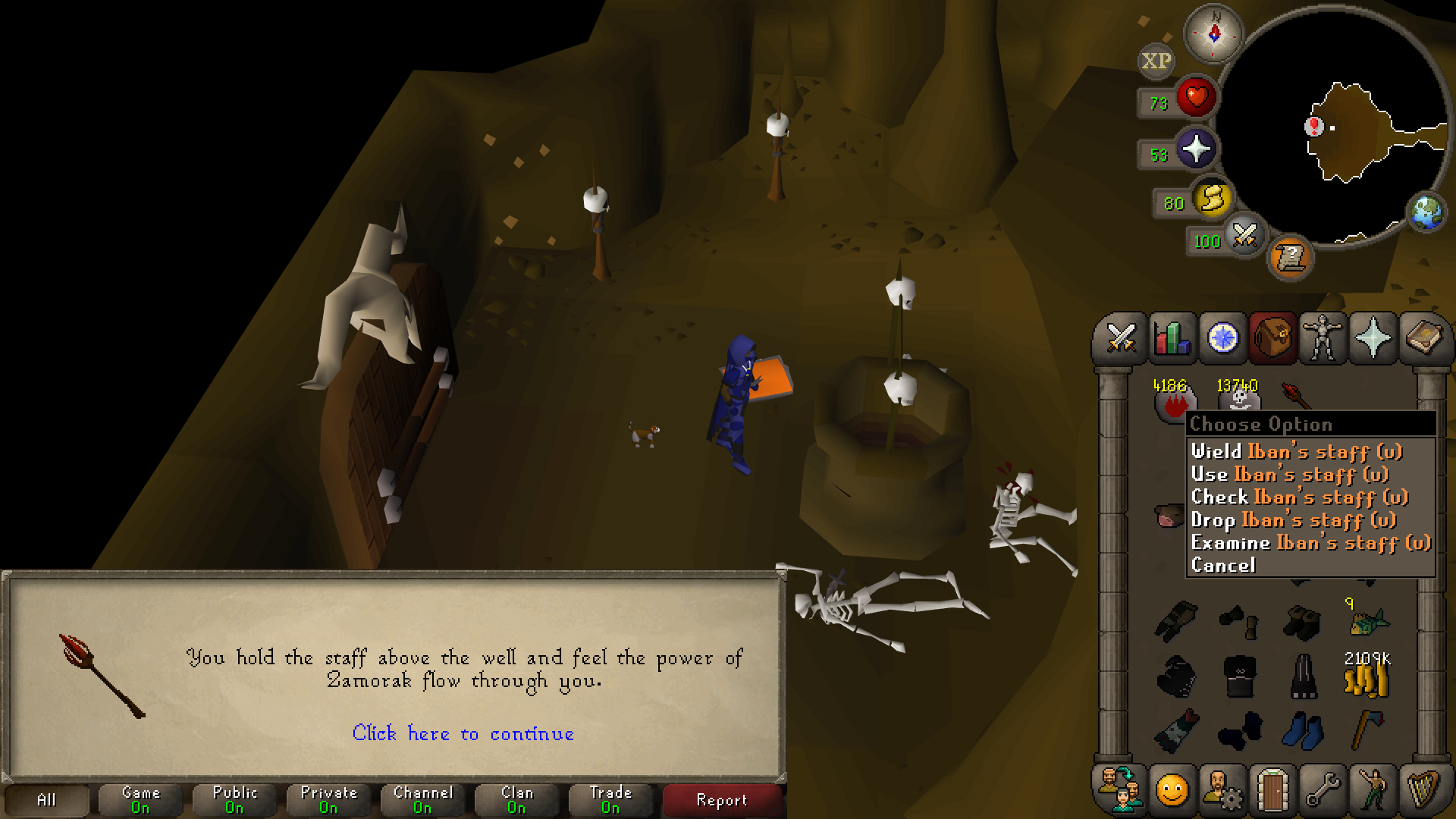Open the Combat Options tab
The width and height of the screenshot is (1456, 819).
(x=1120, y=338)
